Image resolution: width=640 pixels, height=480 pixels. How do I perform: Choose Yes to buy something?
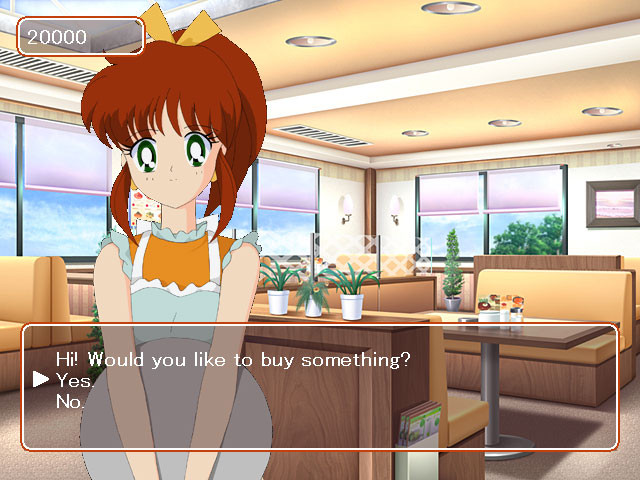74,381
